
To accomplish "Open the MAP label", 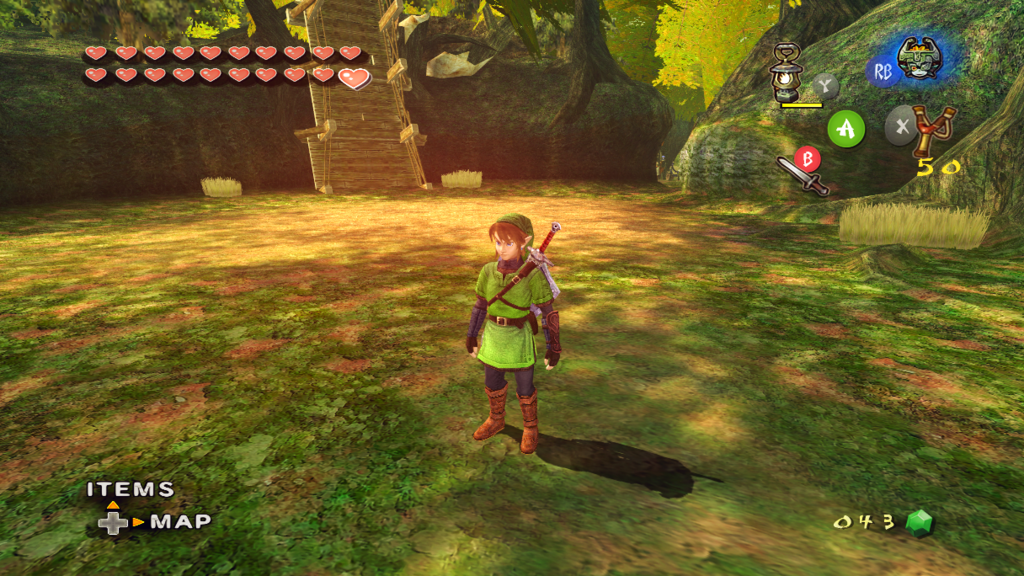I will pyautogui.click(x=180, y=521).
